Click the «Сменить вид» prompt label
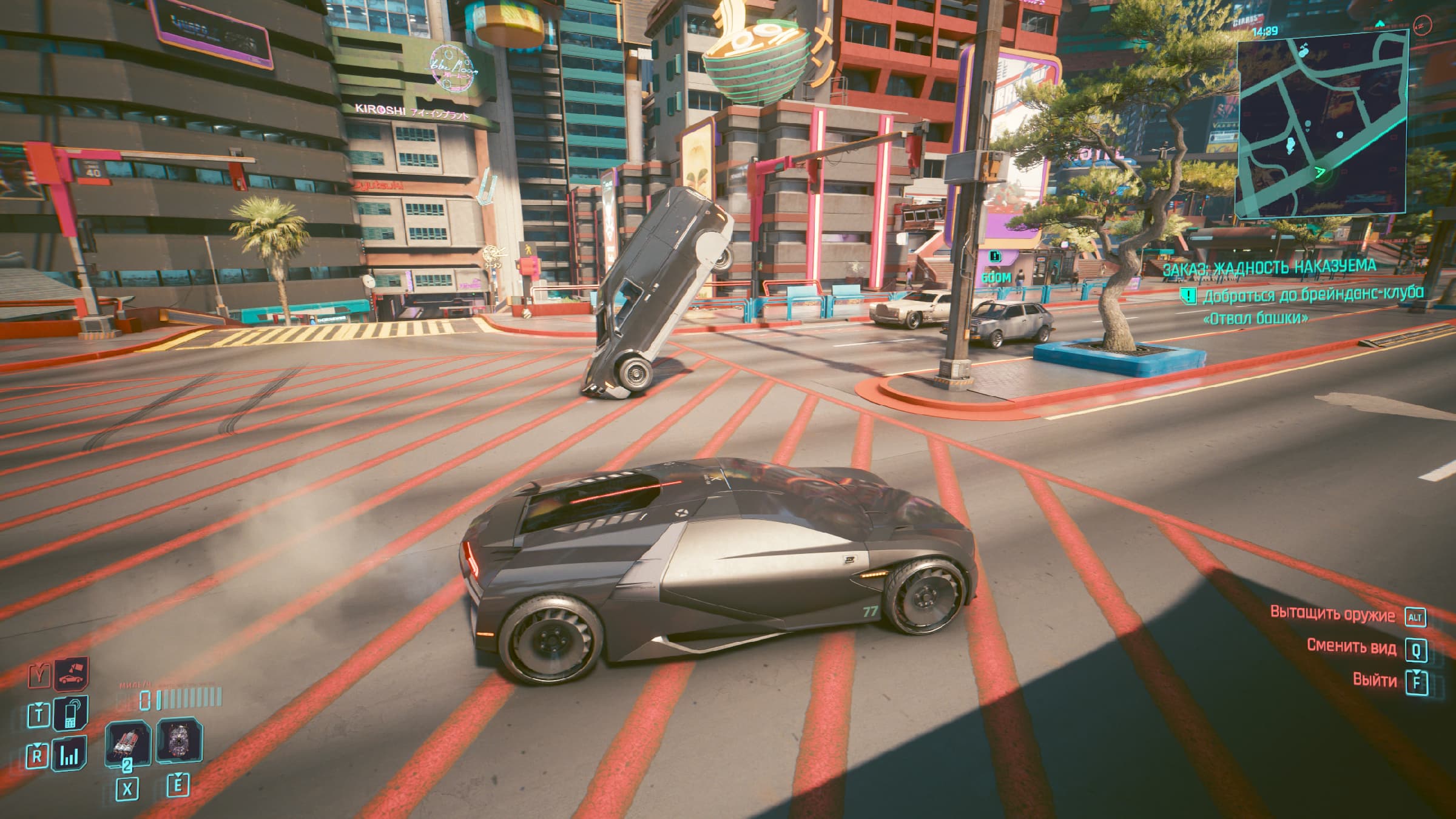This screenshot has height=819, width=1456. click(x=1351, y=647)
